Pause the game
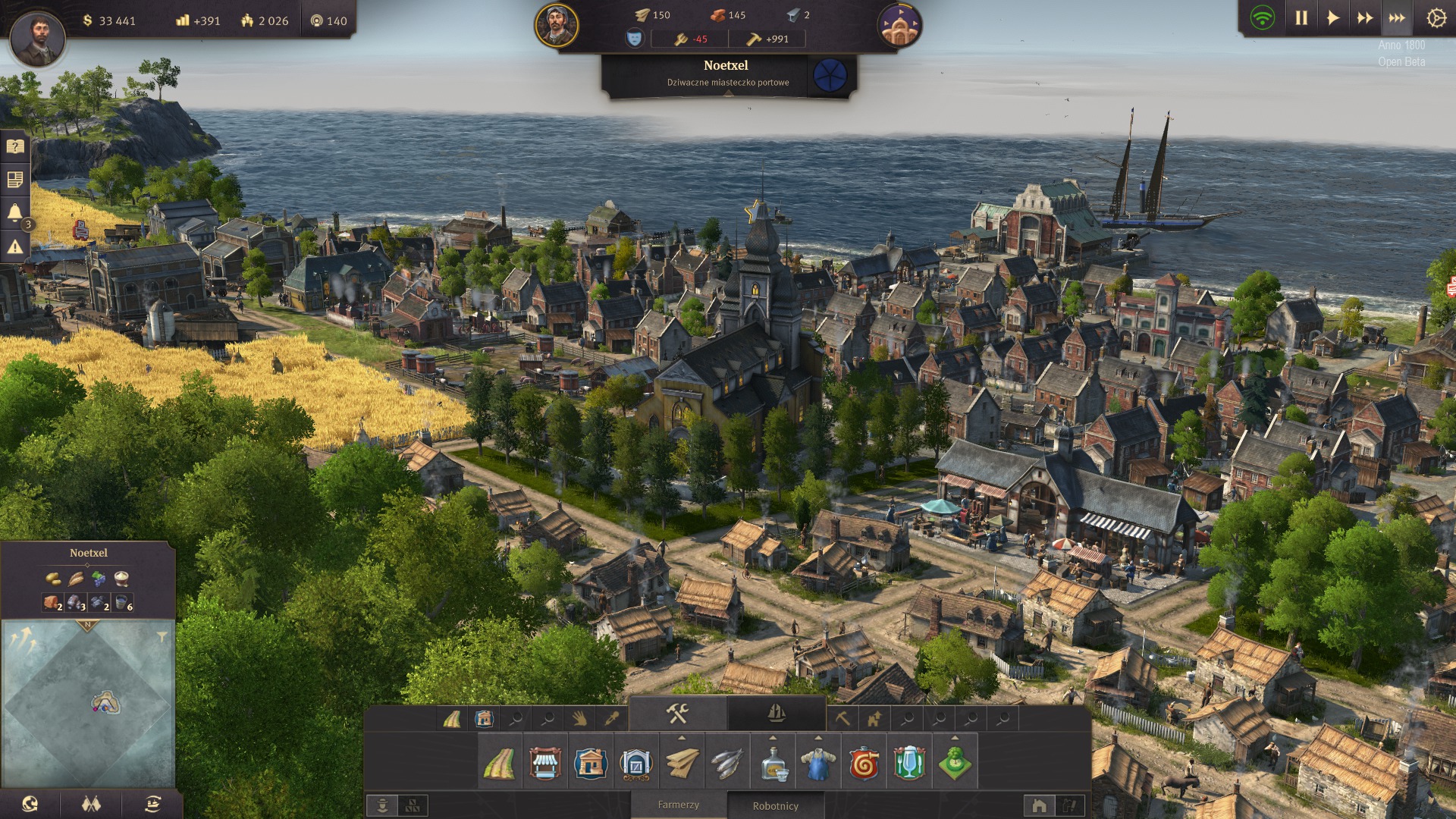The width and height of the screenshot is (1456, 819). (x=1301, y=18)
